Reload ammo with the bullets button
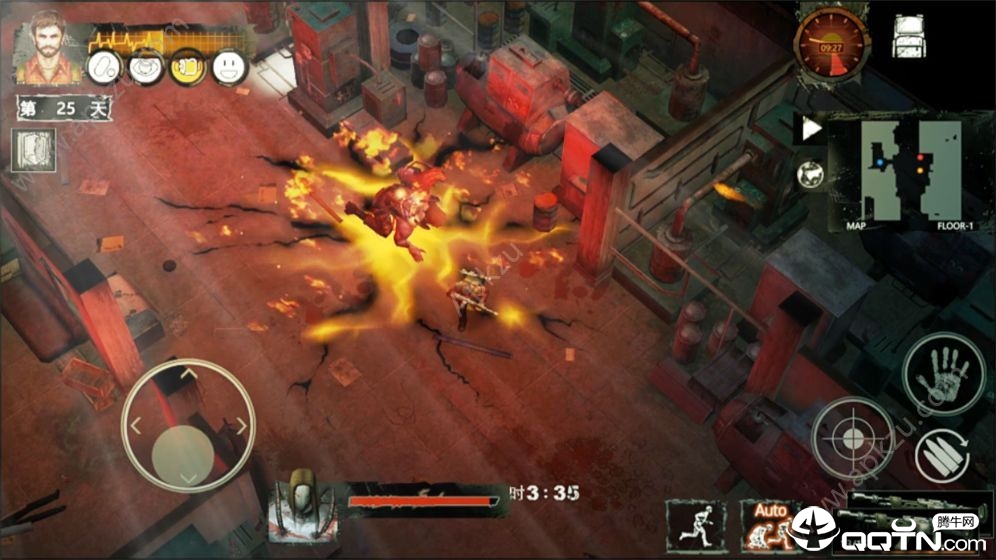This screenshot has height=560, width=996. [942, 455]
